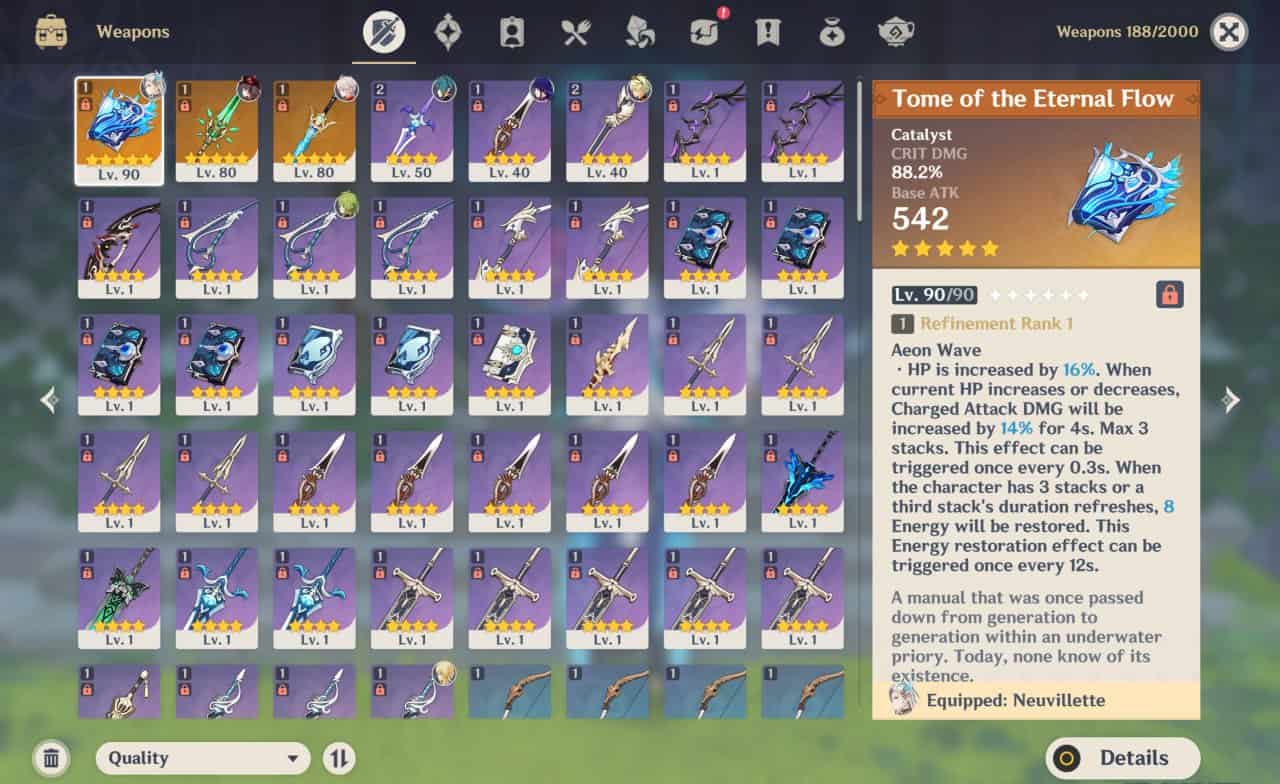1280x784 pixels.
Task: Open the Materials tab
Action: point(639,32)
